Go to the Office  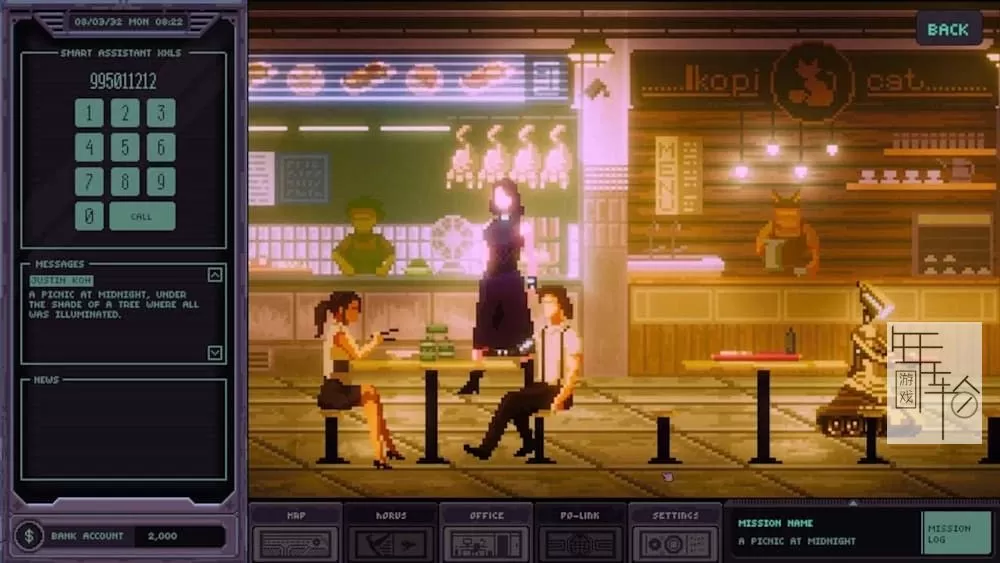point(486,532)
